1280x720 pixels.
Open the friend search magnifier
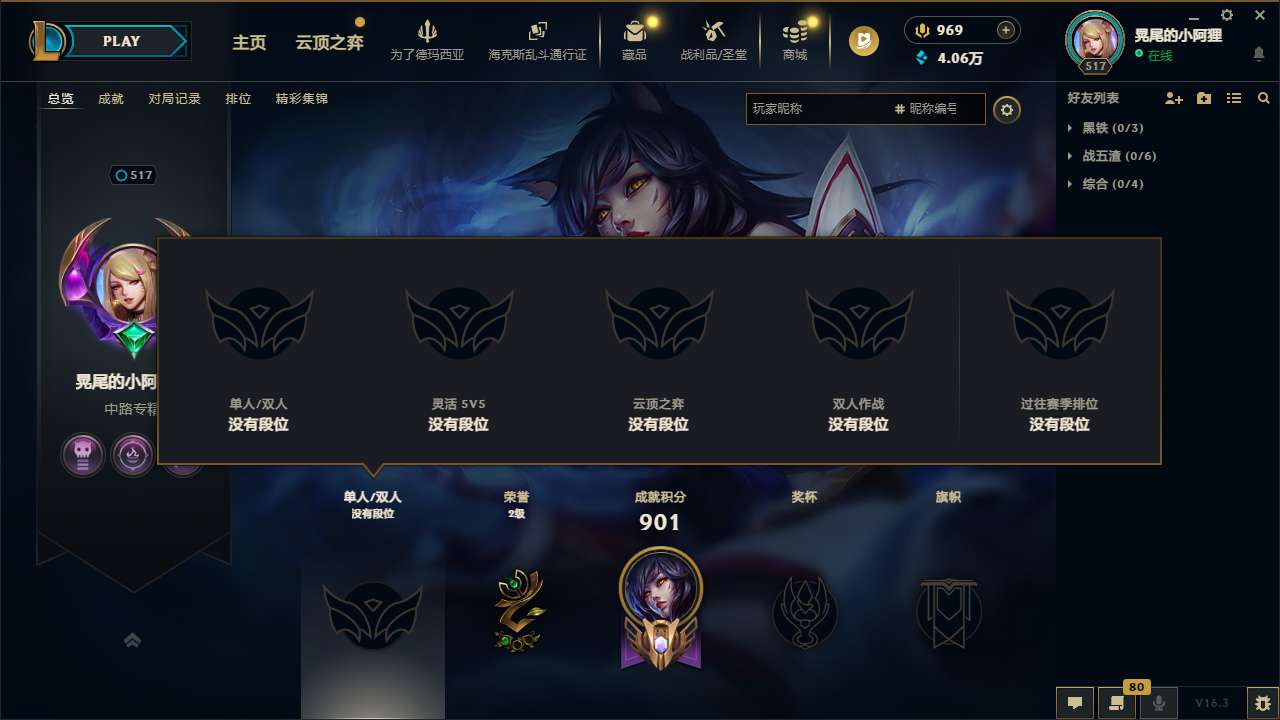coord(1263,98)
